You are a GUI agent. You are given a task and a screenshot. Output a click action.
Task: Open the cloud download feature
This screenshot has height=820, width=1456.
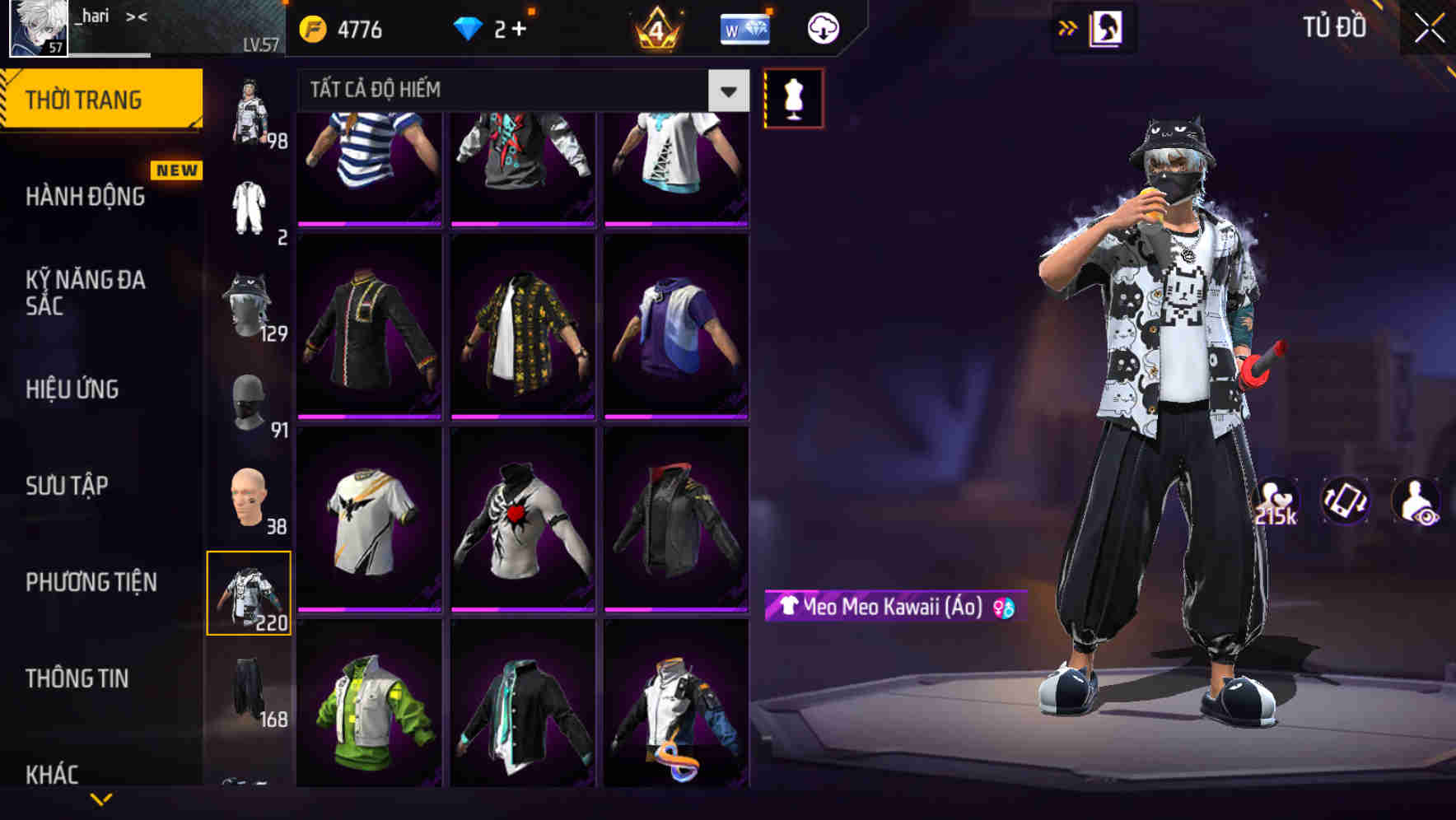pos(821,27)
